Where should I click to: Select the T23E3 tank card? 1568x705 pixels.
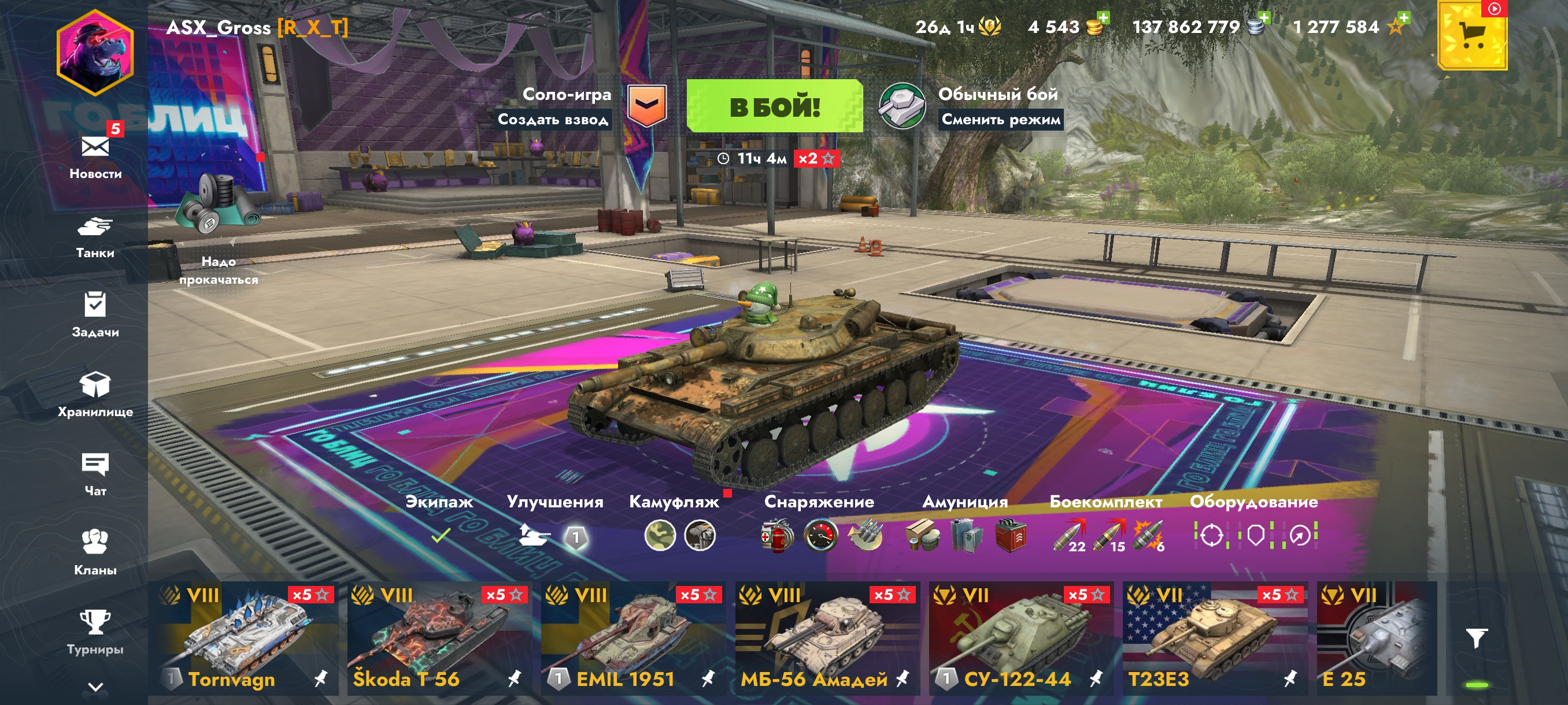1214,637
